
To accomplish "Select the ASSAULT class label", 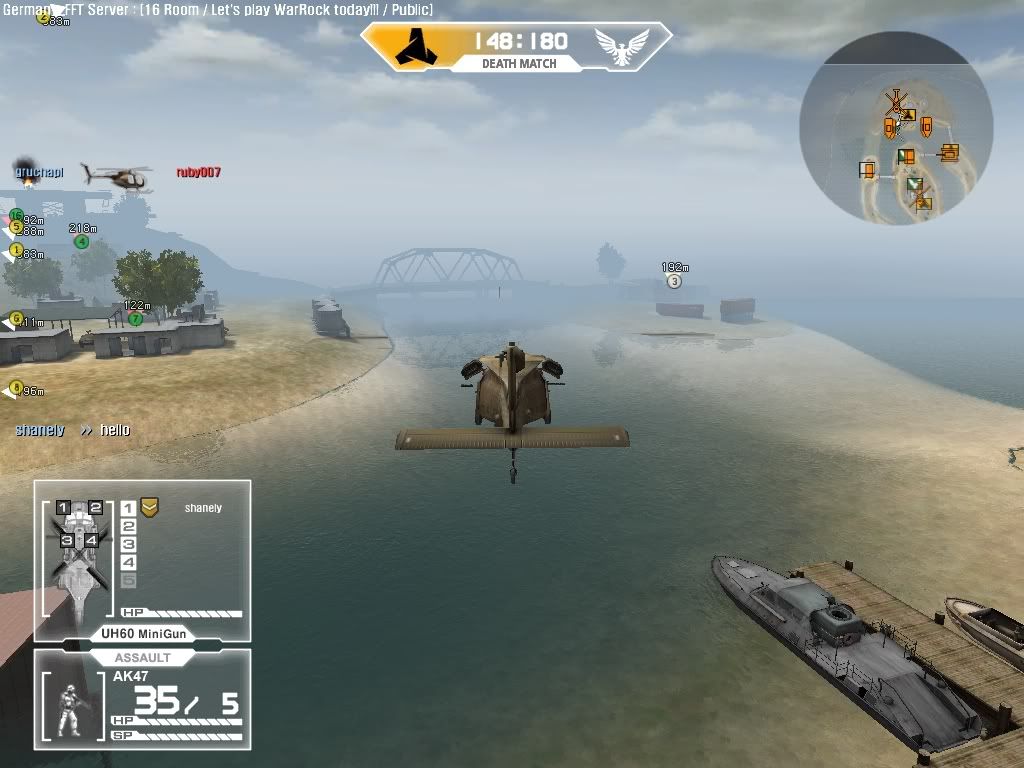I will [x=143, y=658].
